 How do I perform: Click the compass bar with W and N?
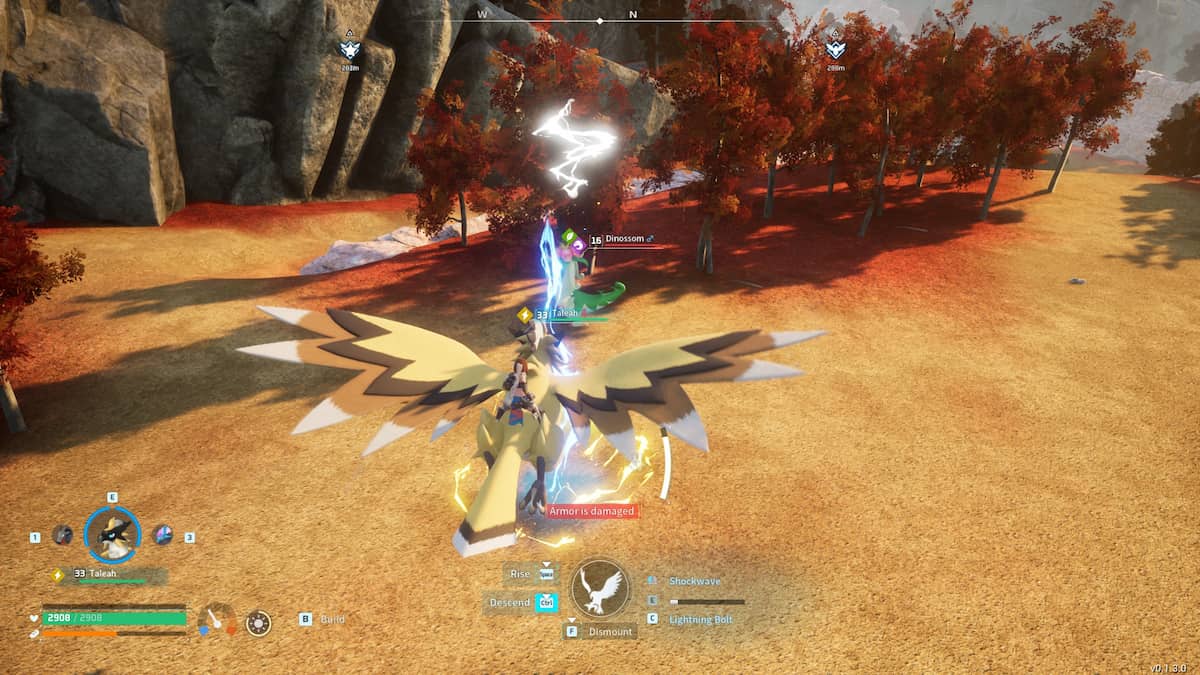600,17
